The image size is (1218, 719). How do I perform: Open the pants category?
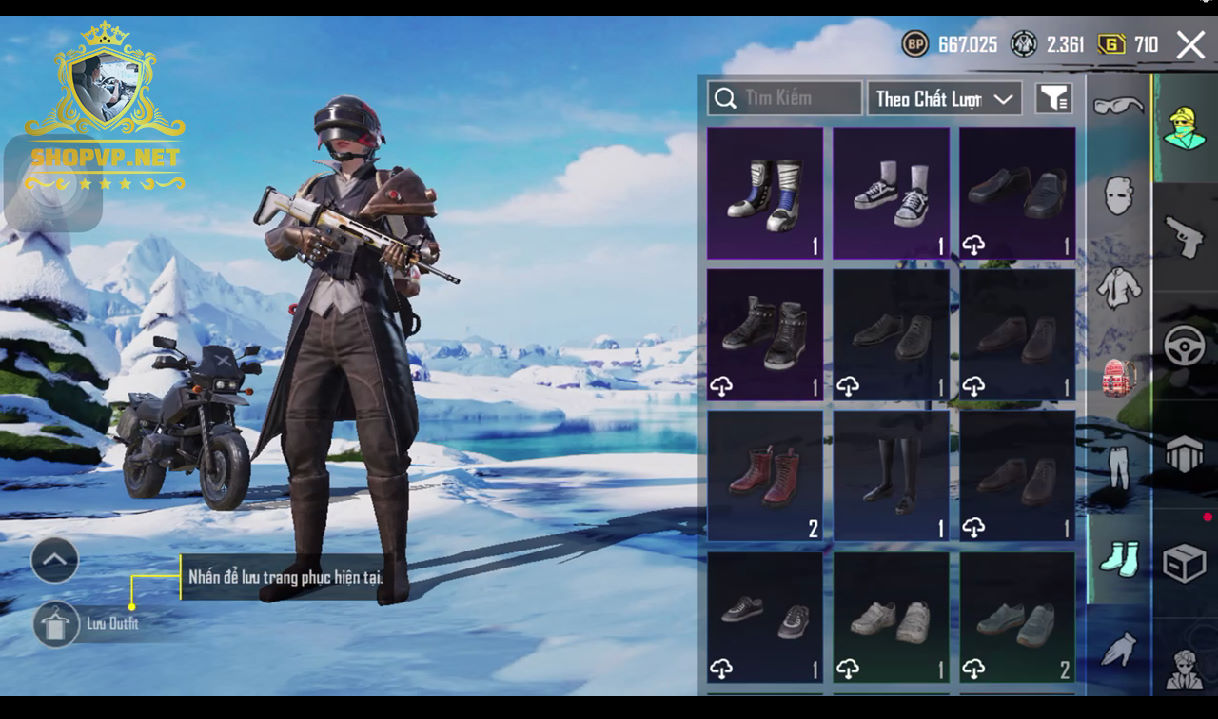click(1118, 467)
